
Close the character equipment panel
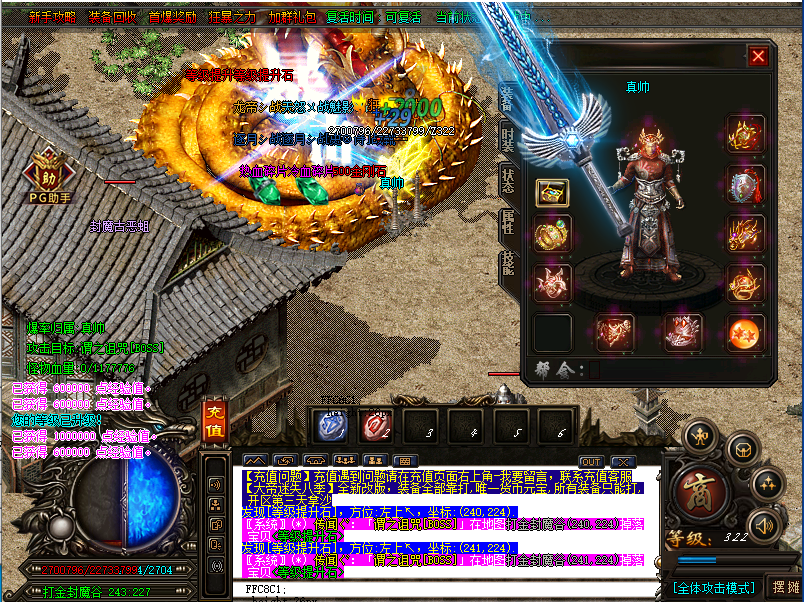pos(758,57)
